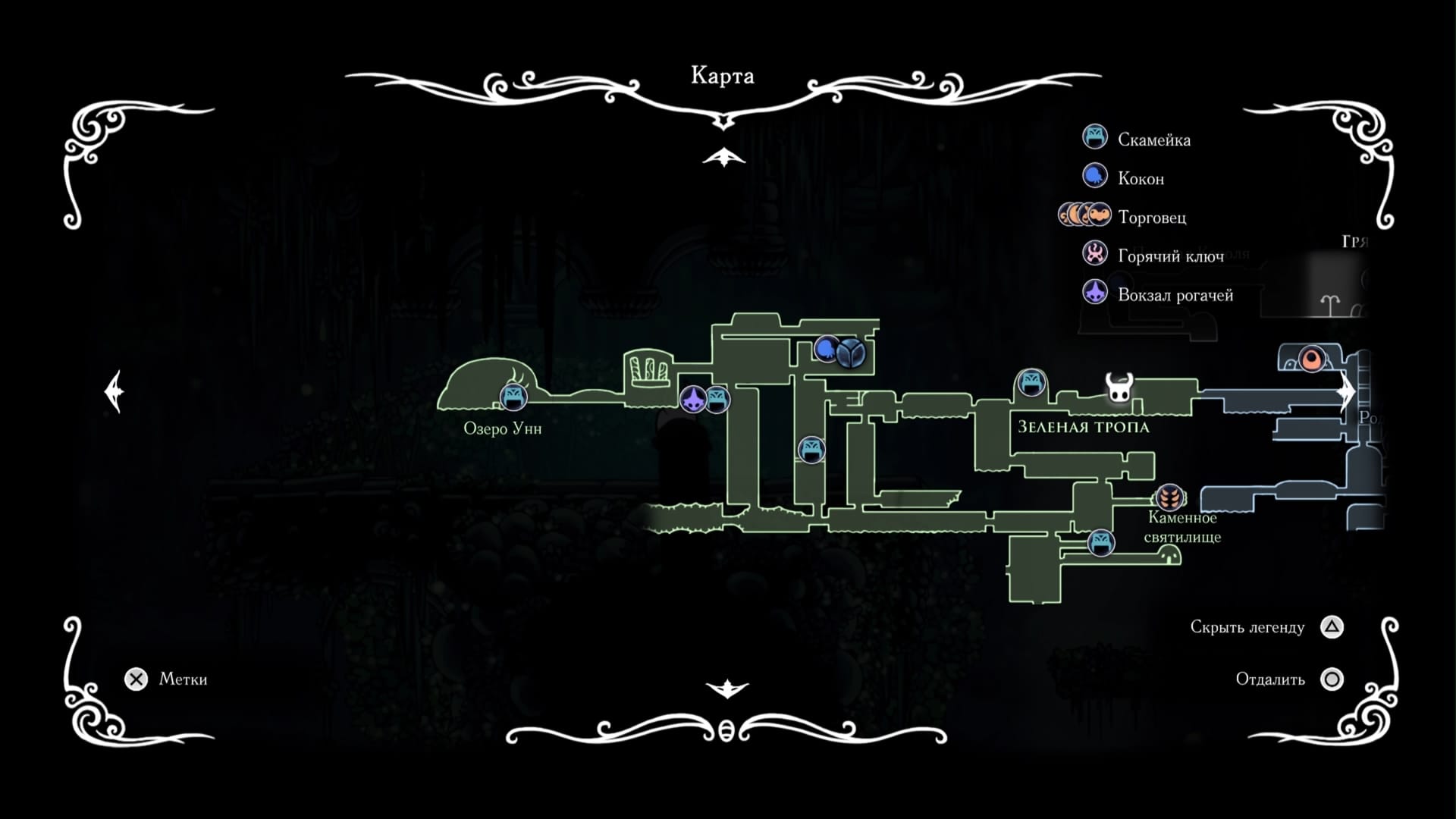The width and height of the screenshot is (1456, 819).
Task: Click the Каменное святилище map marker
Action: click(1170, 497)
